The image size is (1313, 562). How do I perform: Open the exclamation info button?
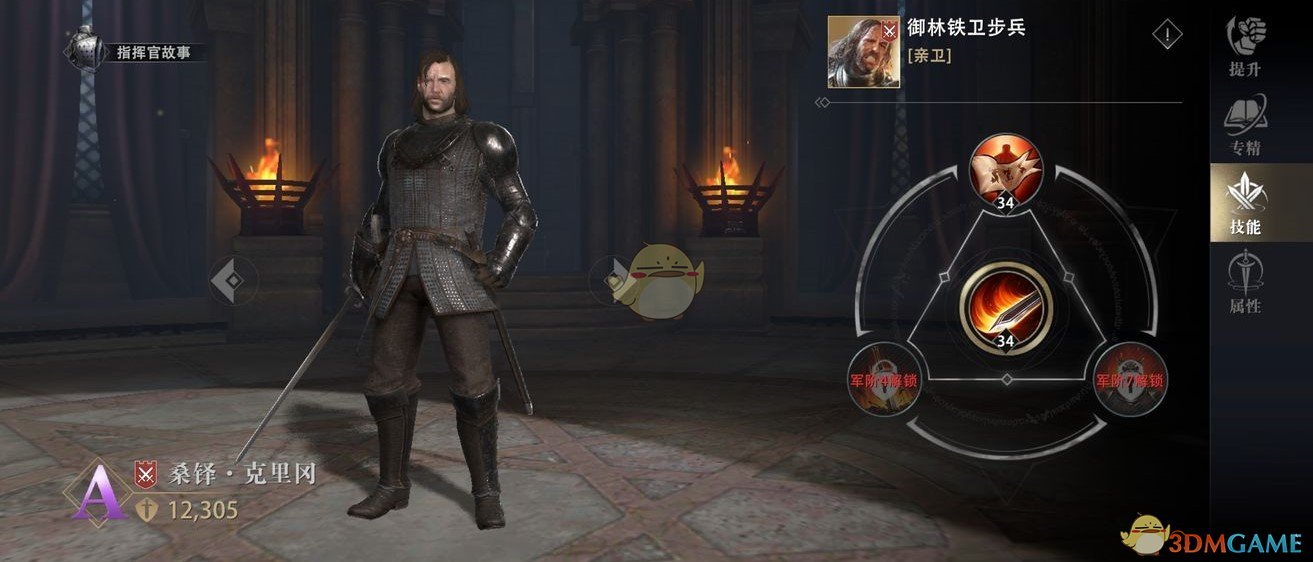click(x=1167, y=36)
